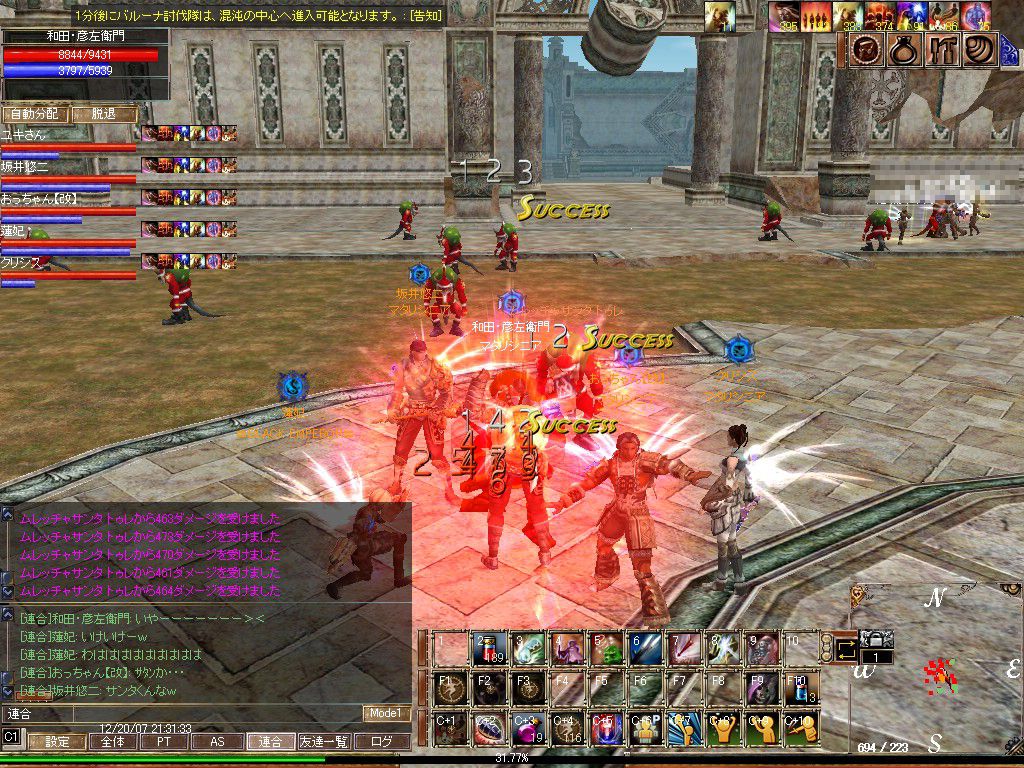
Task: Activate the green monster skill in slot 5
Action: 606,650
